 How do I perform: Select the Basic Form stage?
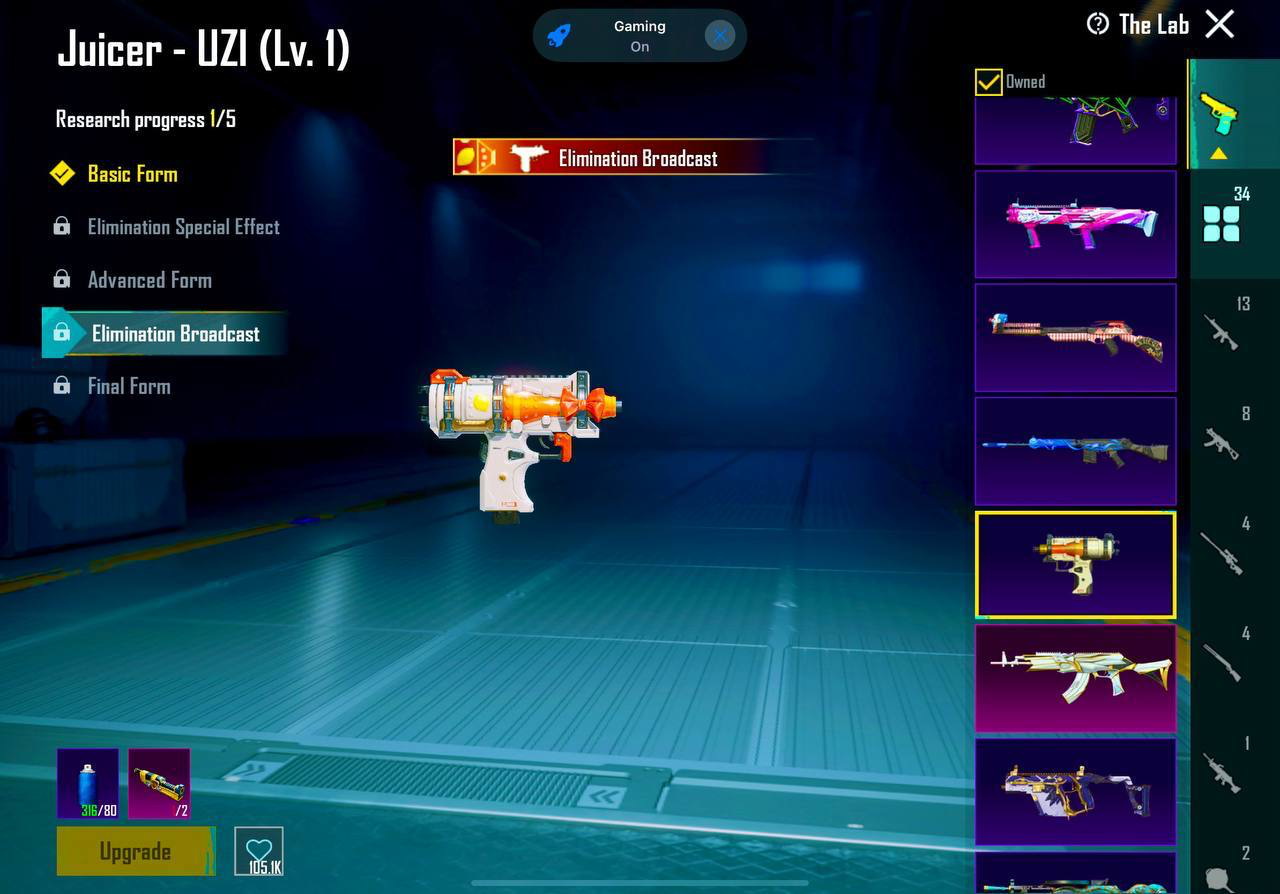[132, 174]
